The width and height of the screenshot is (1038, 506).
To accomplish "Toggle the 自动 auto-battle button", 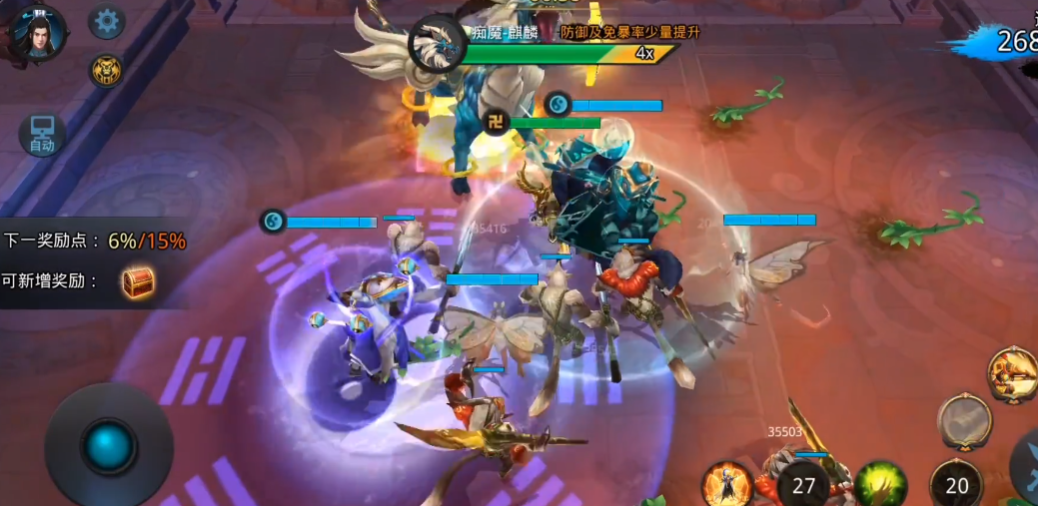I will (x=42, y=135).
